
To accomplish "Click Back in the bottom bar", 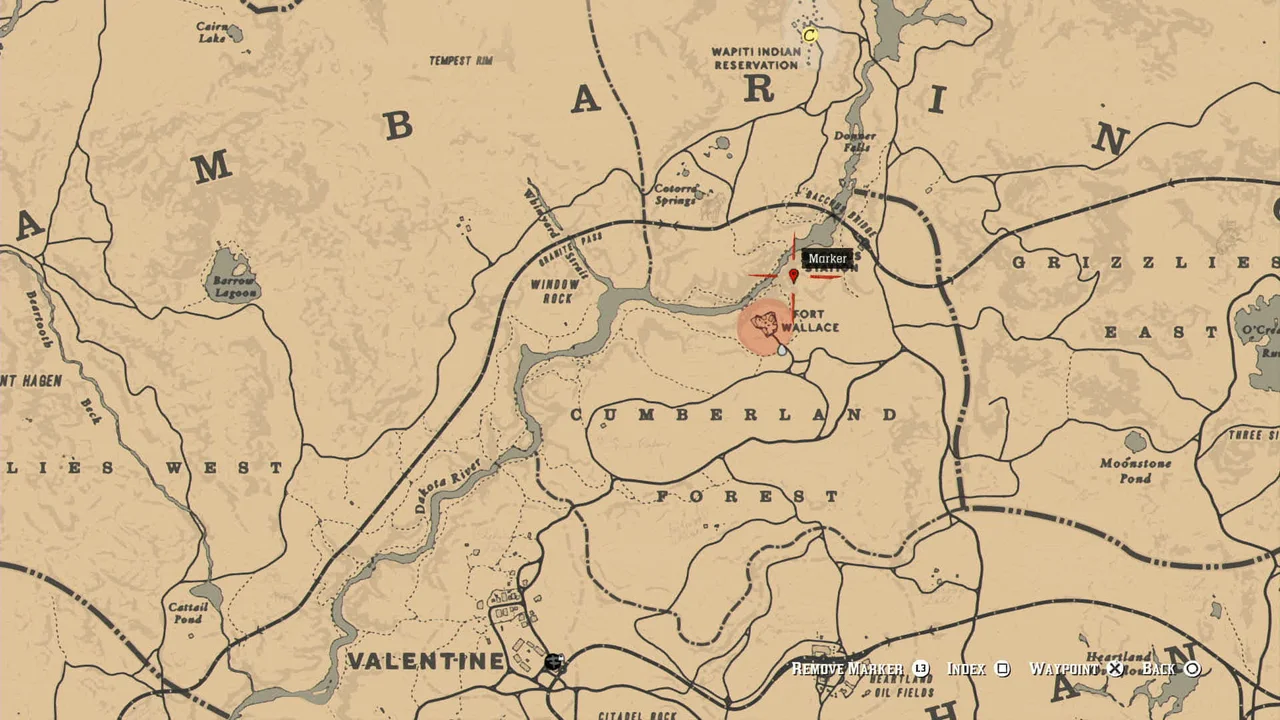I will [x=1160, y=668].
